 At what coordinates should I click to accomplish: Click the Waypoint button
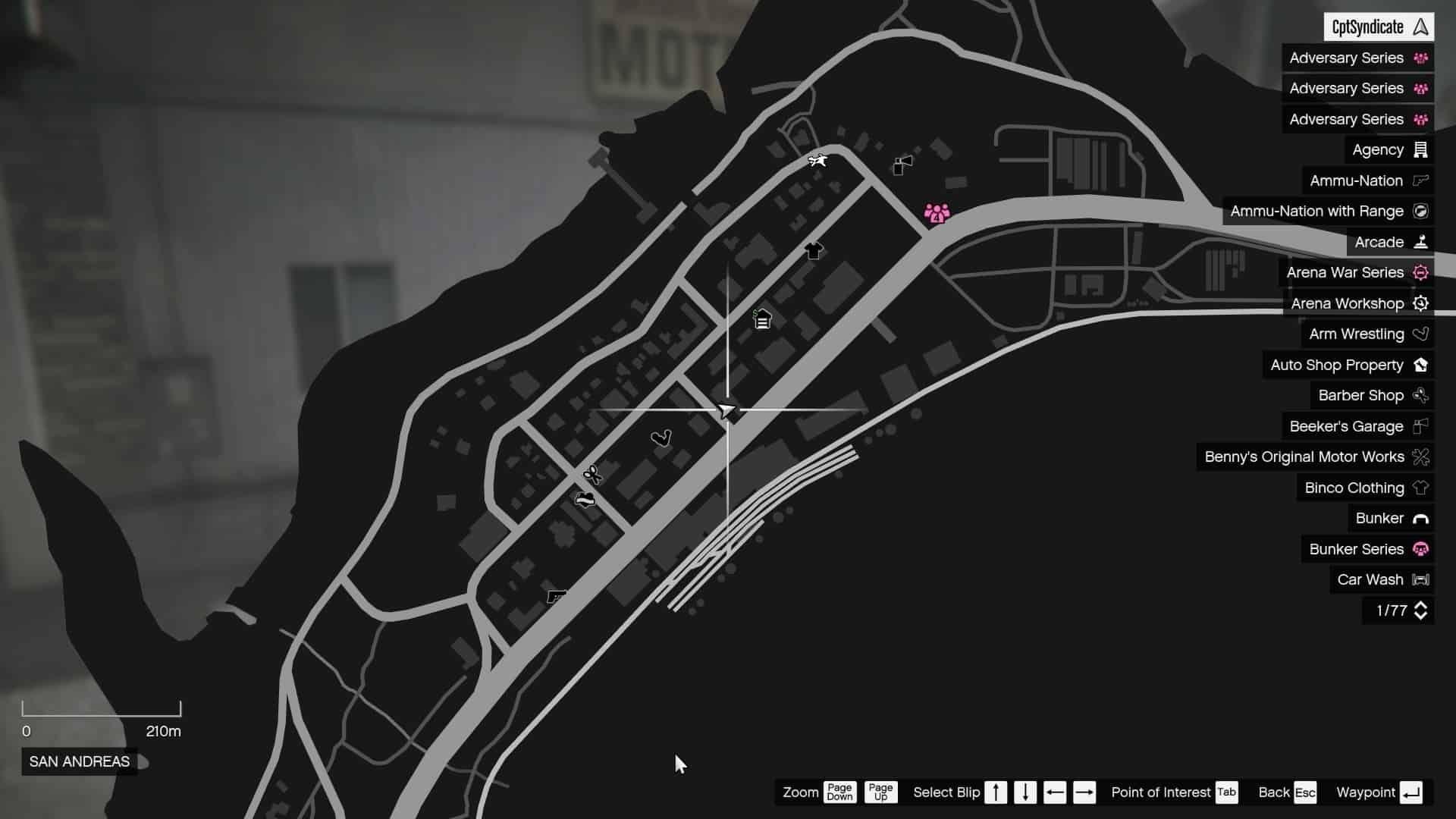tap(1380, 792)
